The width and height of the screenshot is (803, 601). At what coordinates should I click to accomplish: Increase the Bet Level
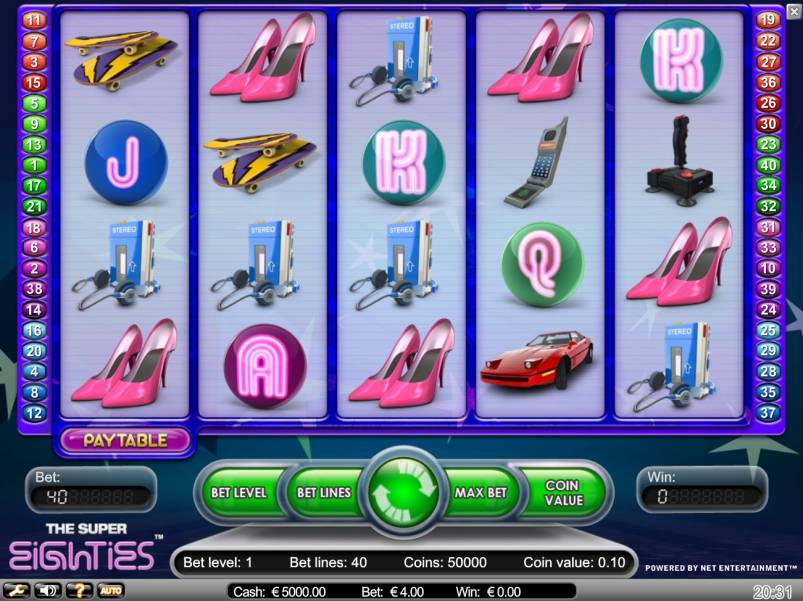click(x=238, y=493)
